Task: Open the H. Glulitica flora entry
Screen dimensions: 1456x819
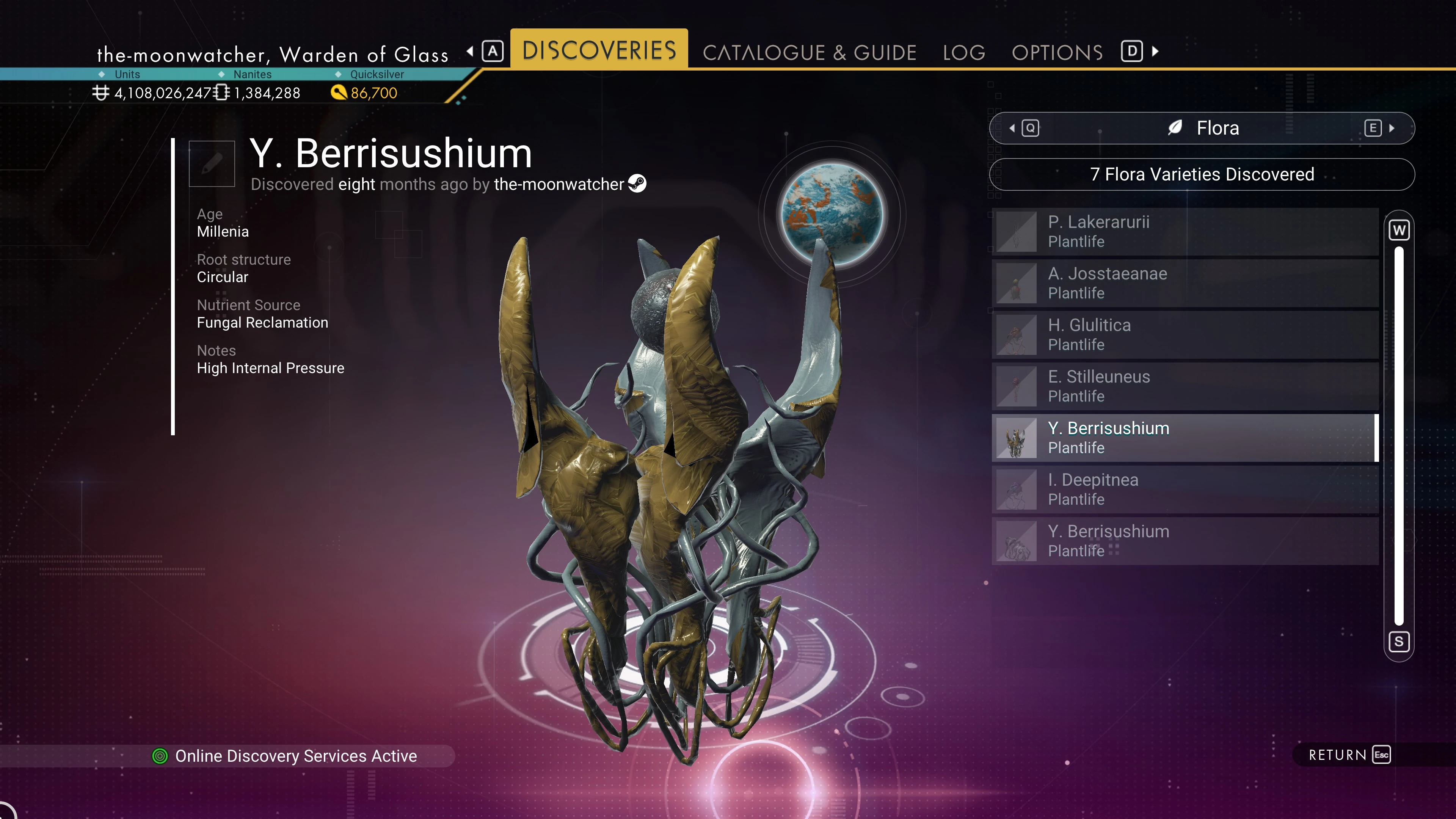Action: tap(1185, 334)
